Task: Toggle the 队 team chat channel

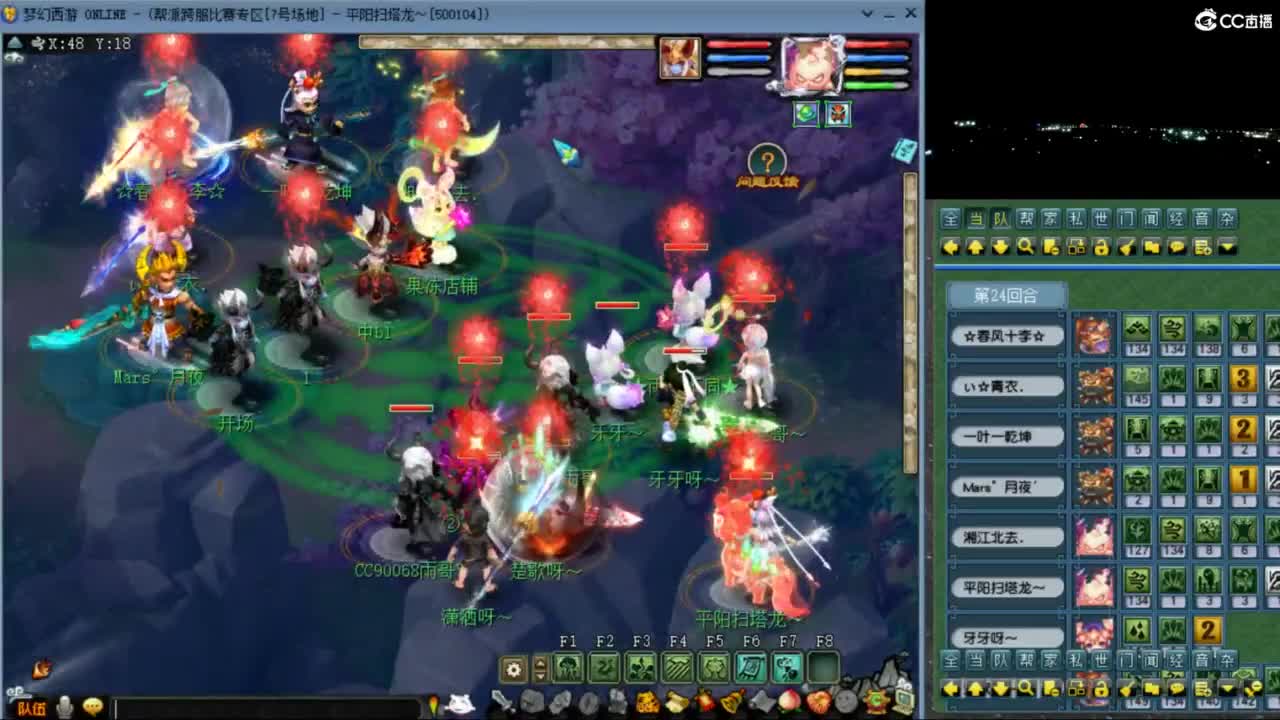Action: [x=997, y=219]
